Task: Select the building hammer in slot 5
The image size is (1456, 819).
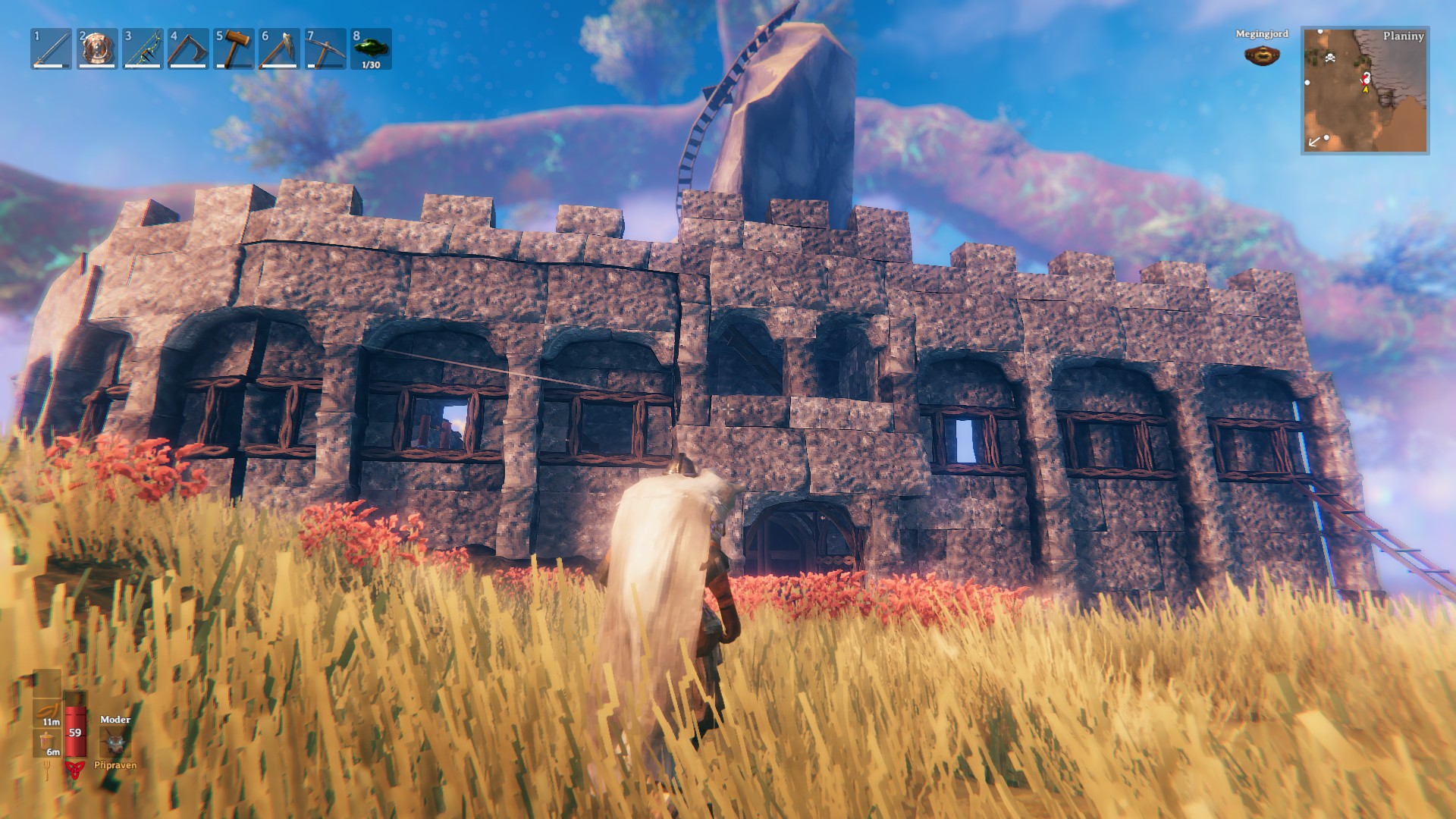Action: click(233, 49)
